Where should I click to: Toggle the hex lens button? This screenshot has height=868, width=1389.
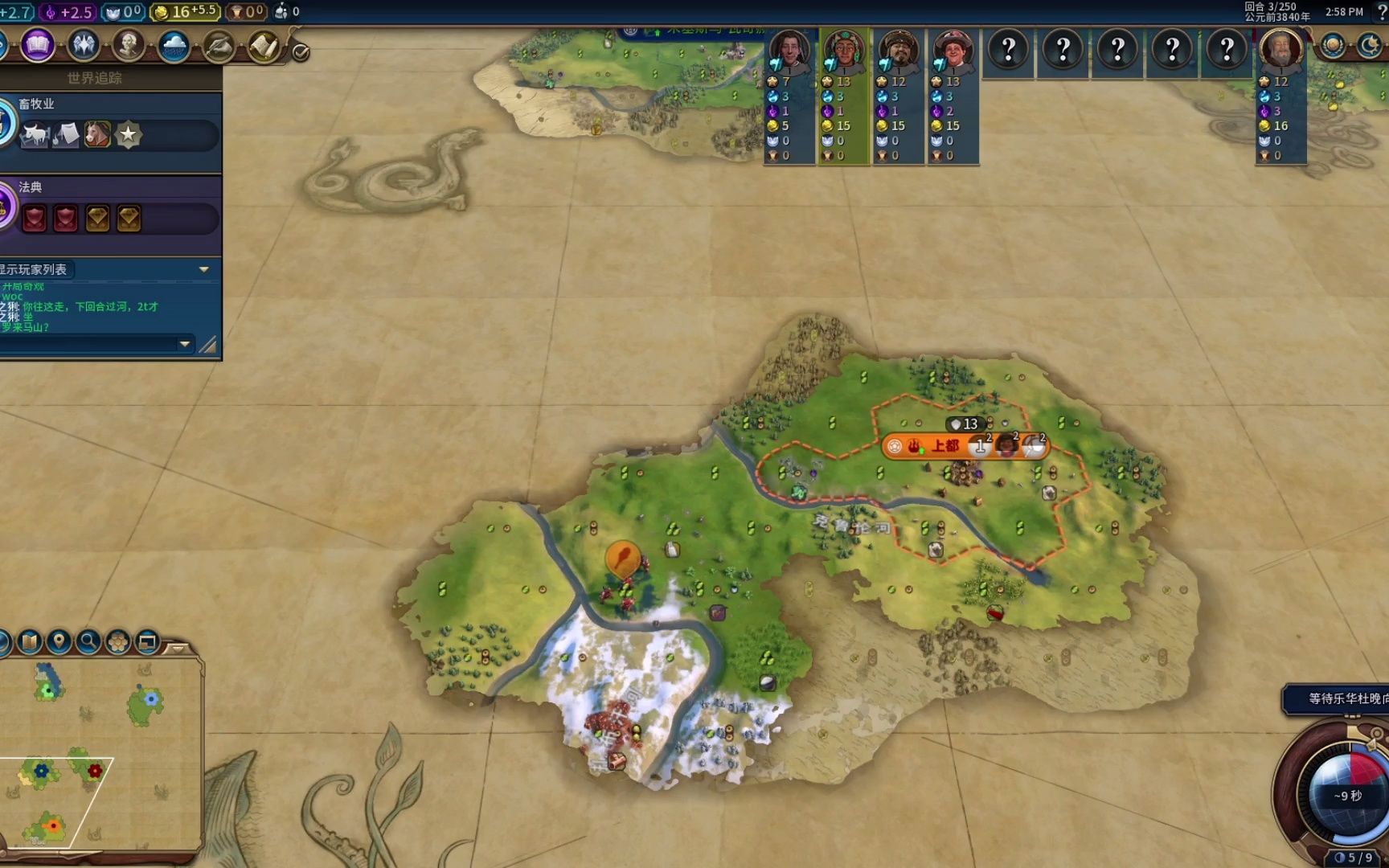tap(118, 641)
